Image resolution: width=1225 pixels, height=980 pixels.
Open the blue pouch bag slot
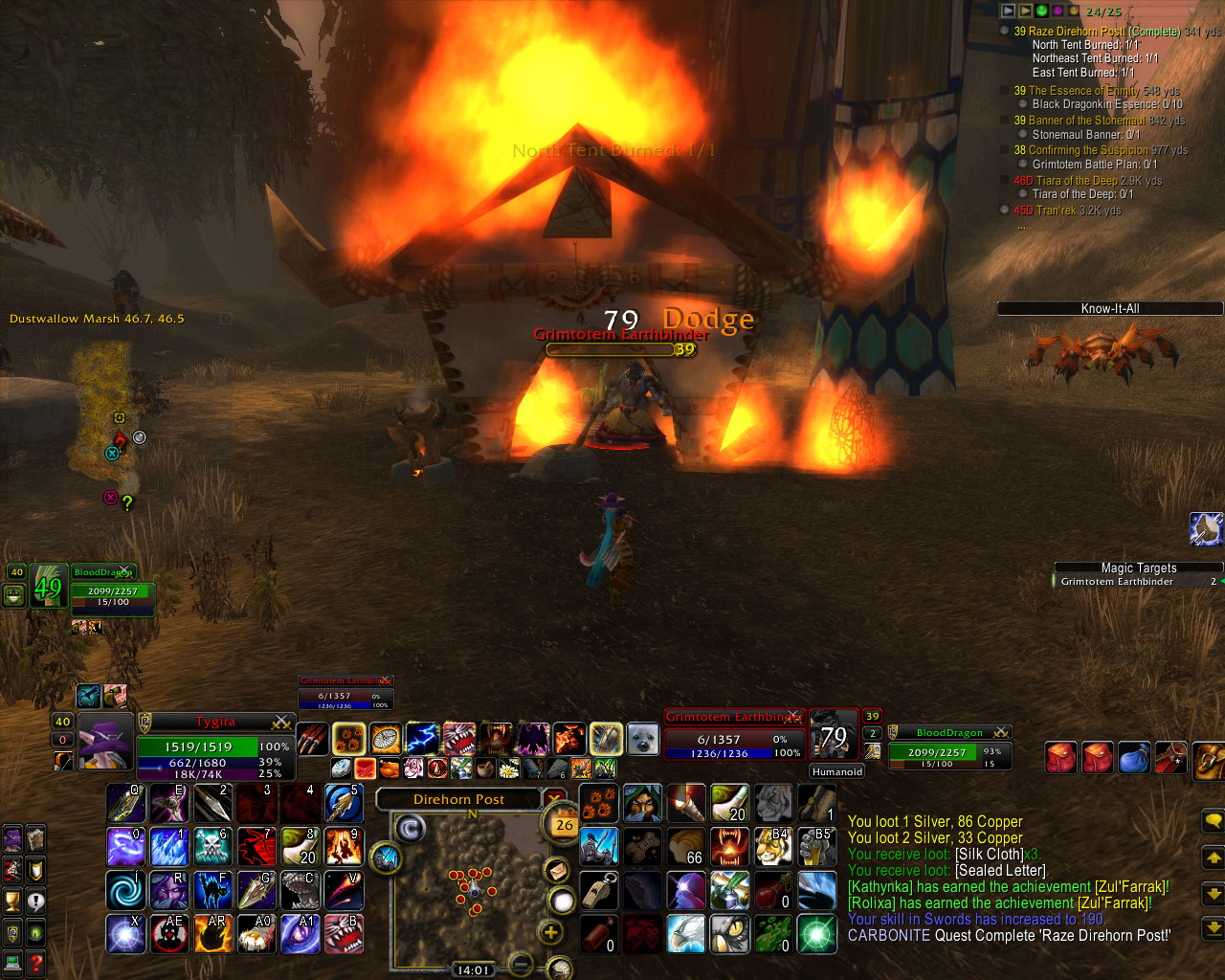pyautogui.click(x=1133, y=757)
